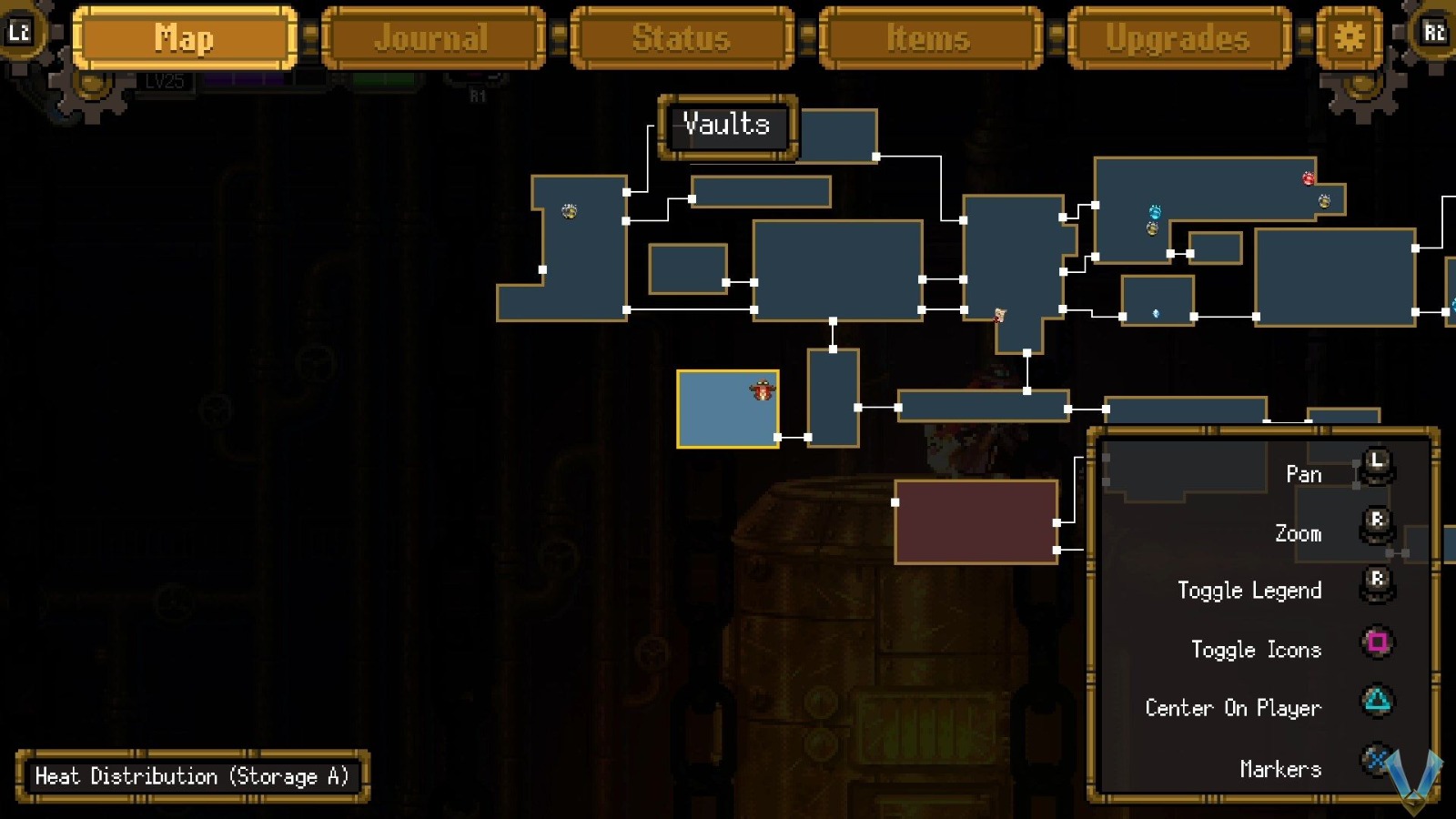Click the Zoom stick icon in the legend
This screenshot has height=819, width=1456.
click(x=1378, y=524)
